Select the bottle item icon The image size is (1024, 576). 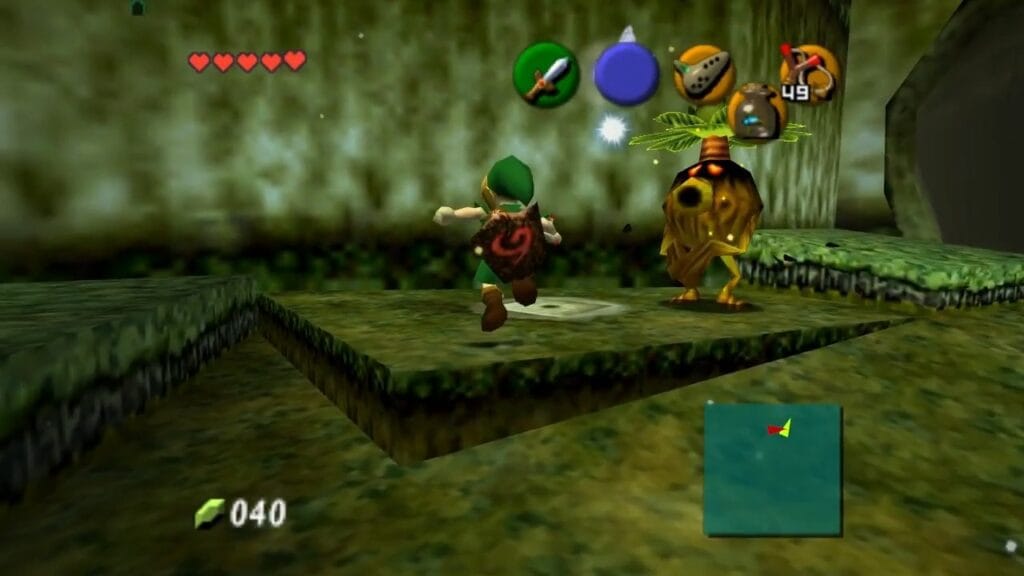[x=757, y=112]
